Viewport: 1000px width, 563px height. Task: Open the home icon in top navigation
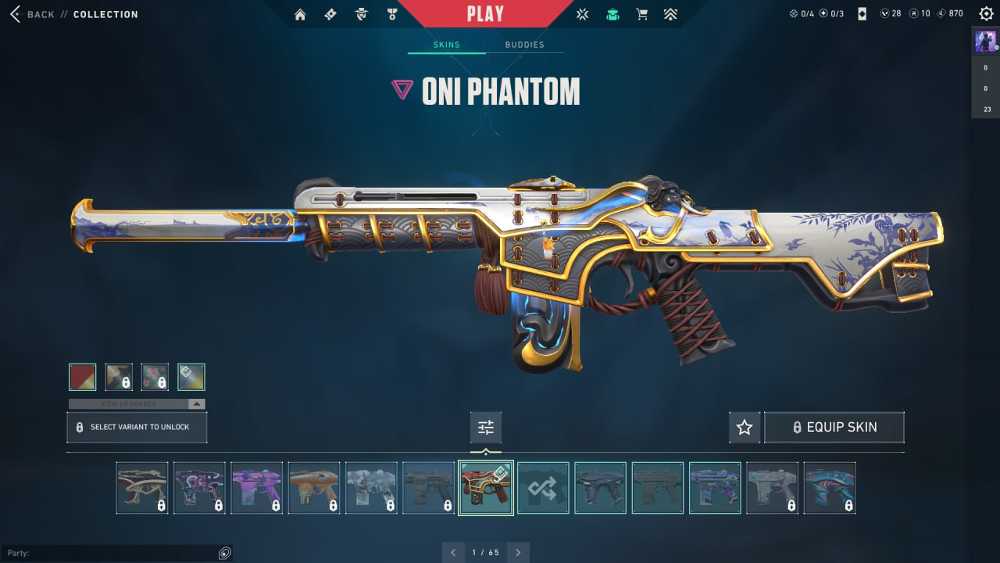point(300,14)
